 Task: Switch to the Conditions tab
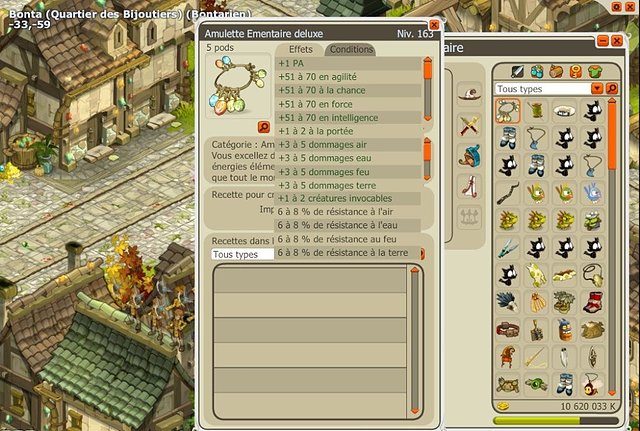(x=350, y=49)
